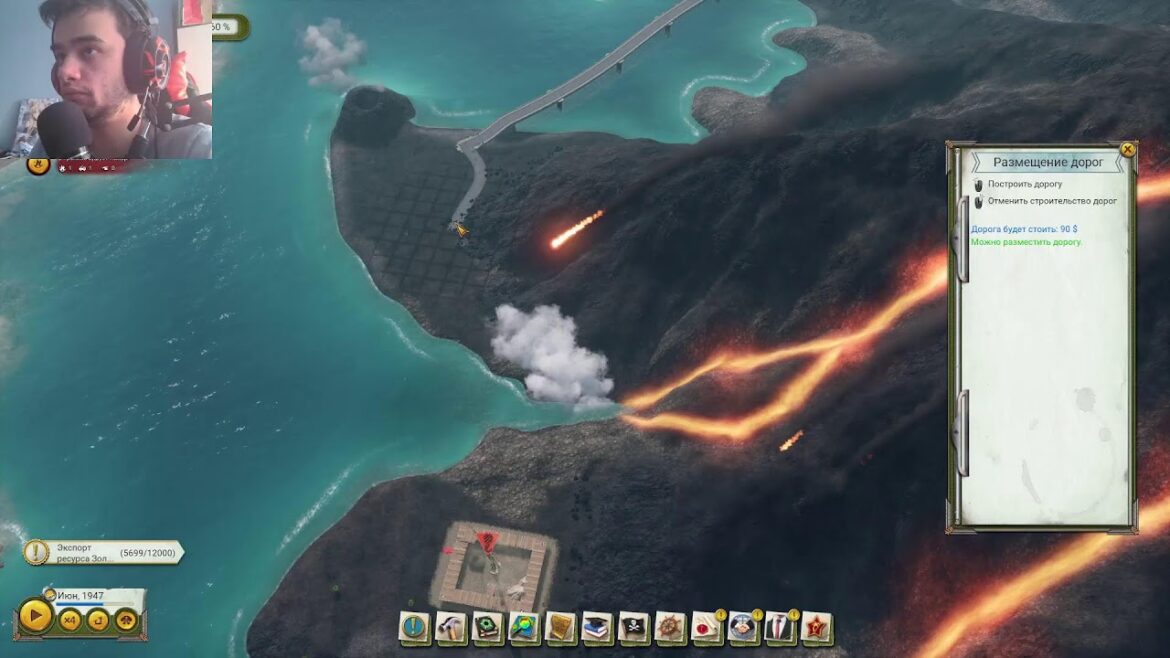Open the hammer construction menu
Viewport: 1170px width, 658px height.
451,628
